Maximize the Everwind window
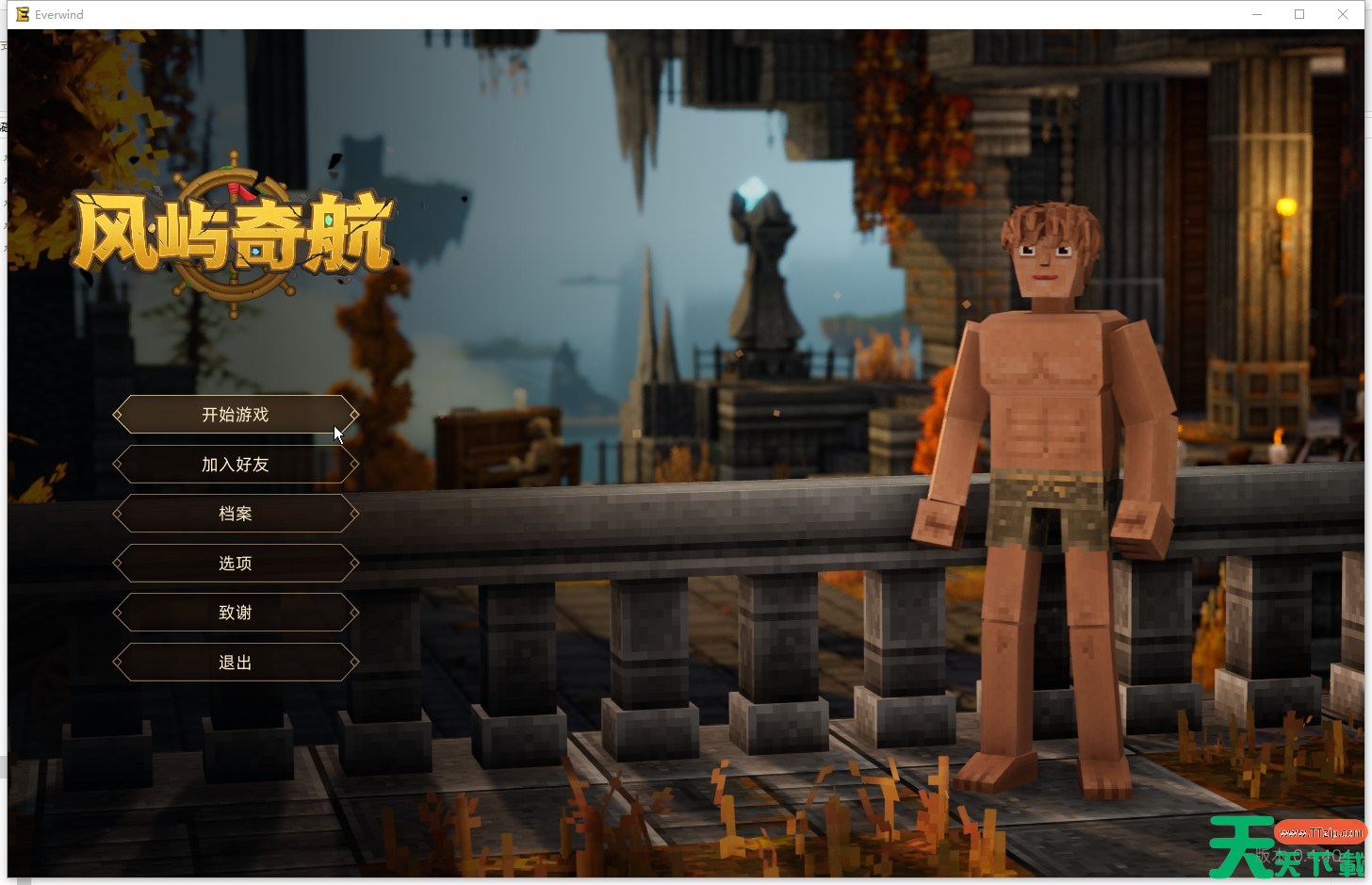The image size is (1372, 885). click(1299, 14)
